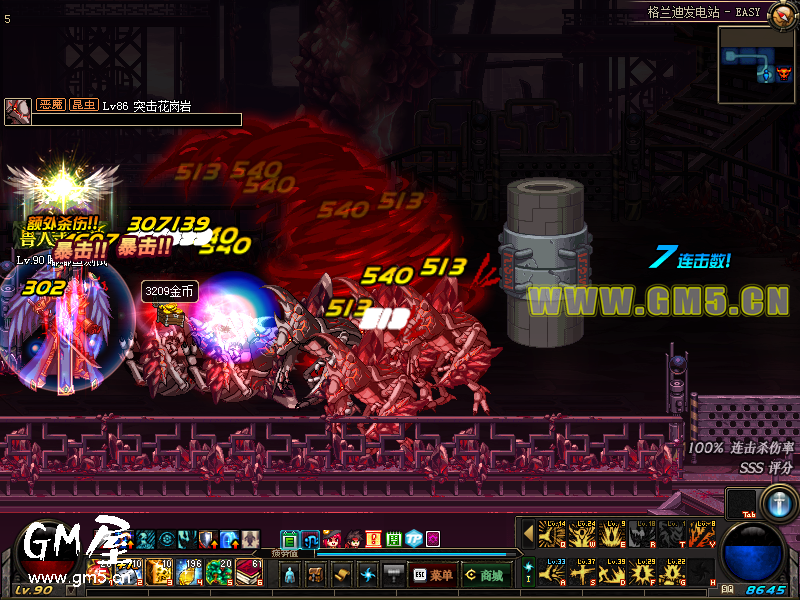
Task: Activate the Lv.29 skill on key F
Action: tap(641, 573)
